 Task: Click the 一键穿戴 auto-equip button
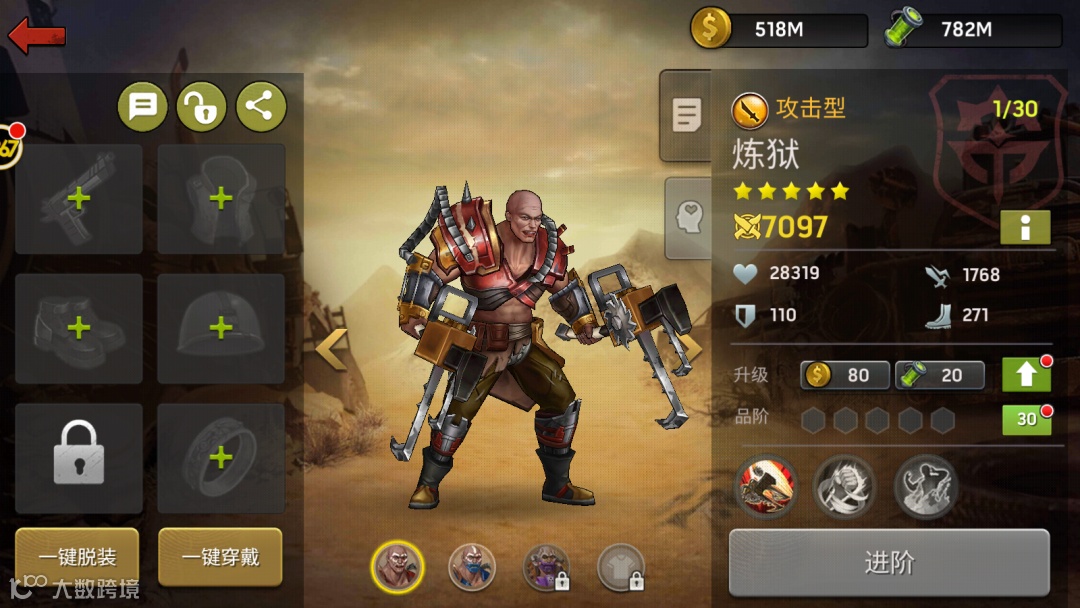[x=220, y=557]
